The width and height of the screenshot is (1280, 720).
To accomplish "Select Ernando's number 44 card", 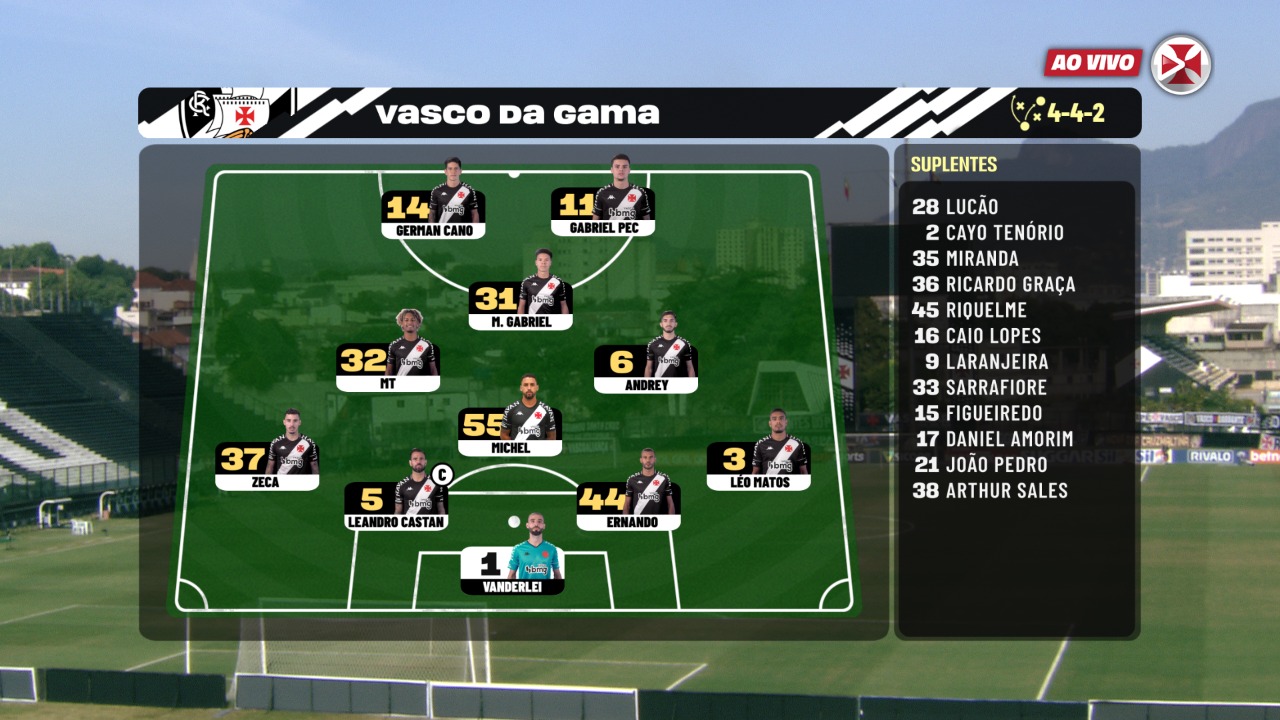I will (629, 503).
